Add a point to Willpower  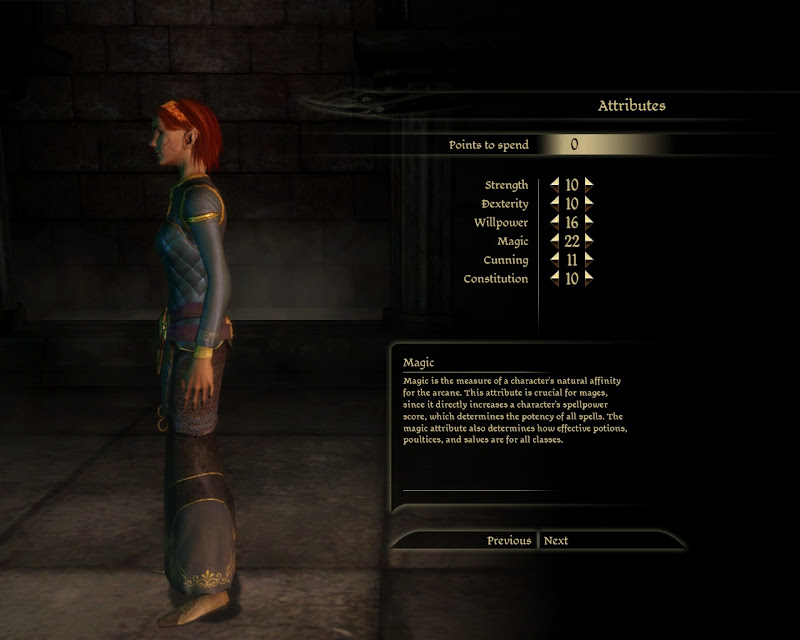[589, 222]
